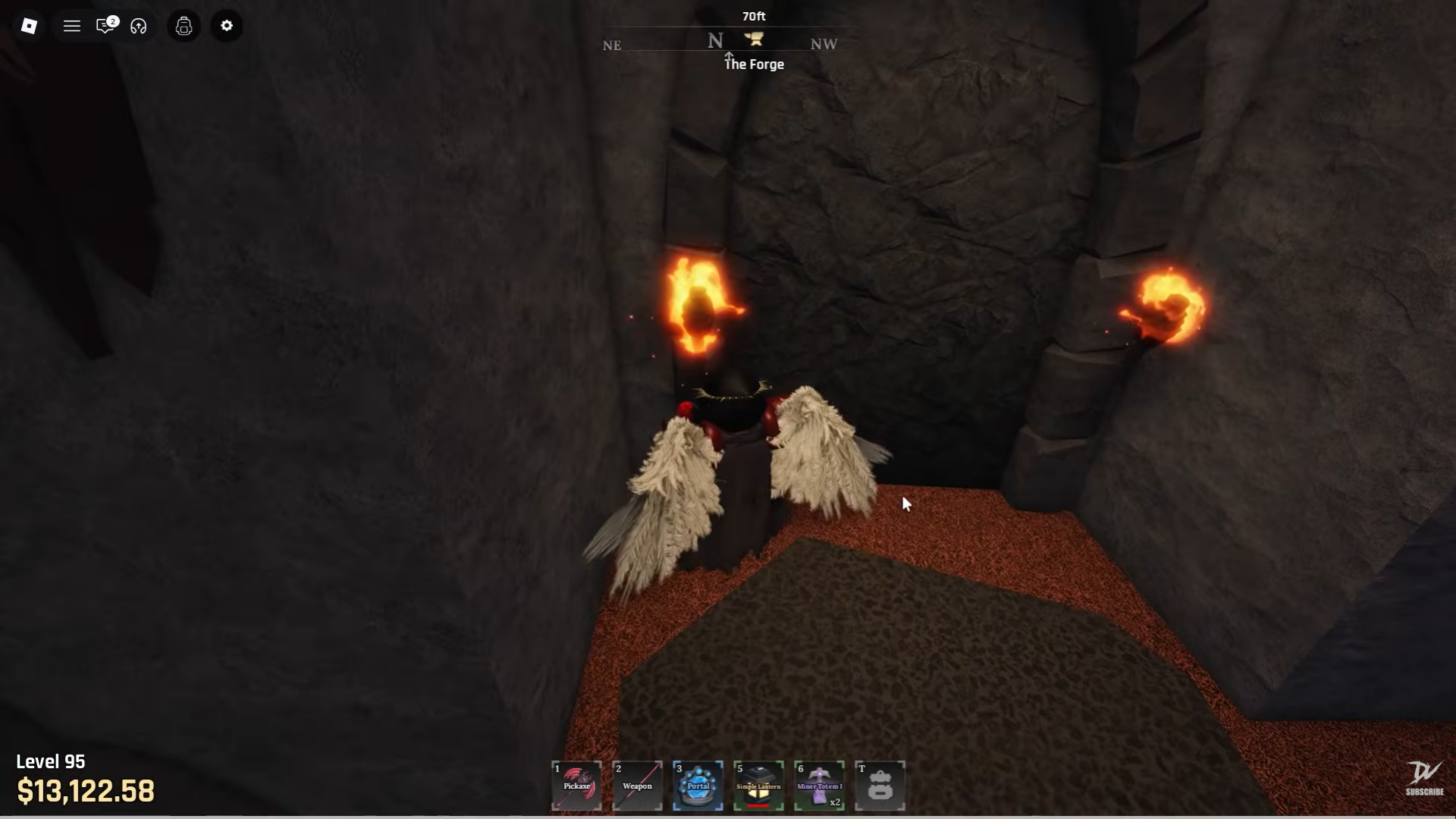Open the Roblox logo menu

tap(29, 26)
